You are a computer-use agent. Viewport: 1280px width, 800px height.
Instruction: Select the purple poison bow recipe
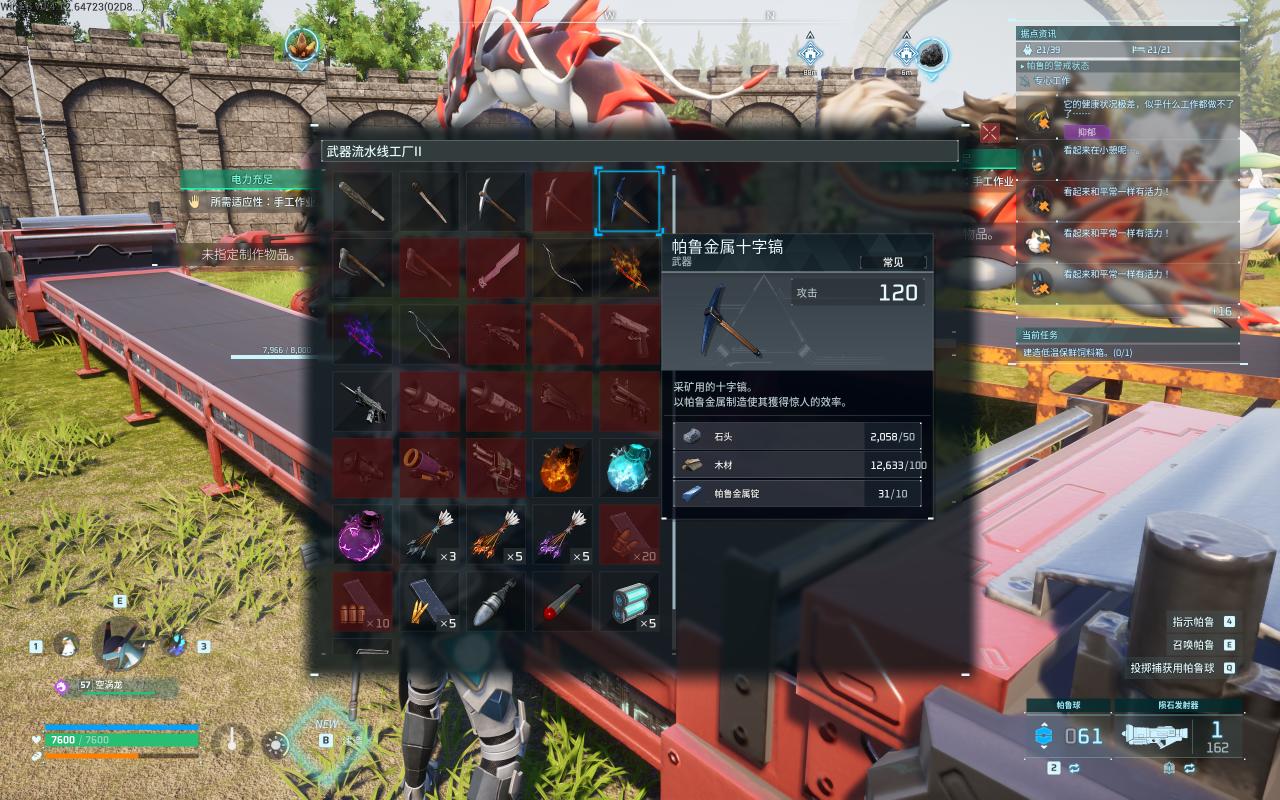363,334
